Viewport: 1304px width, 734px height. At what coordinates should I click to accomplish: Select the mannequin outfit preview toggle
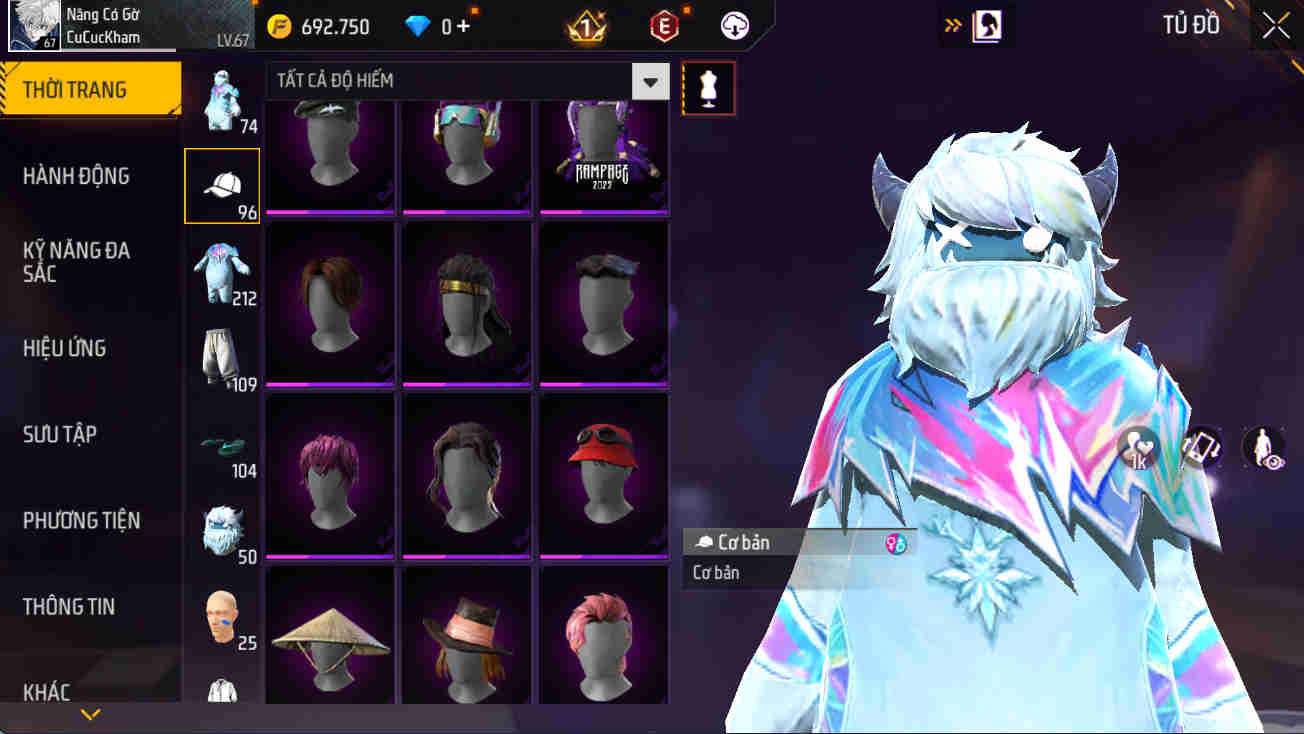708,88
